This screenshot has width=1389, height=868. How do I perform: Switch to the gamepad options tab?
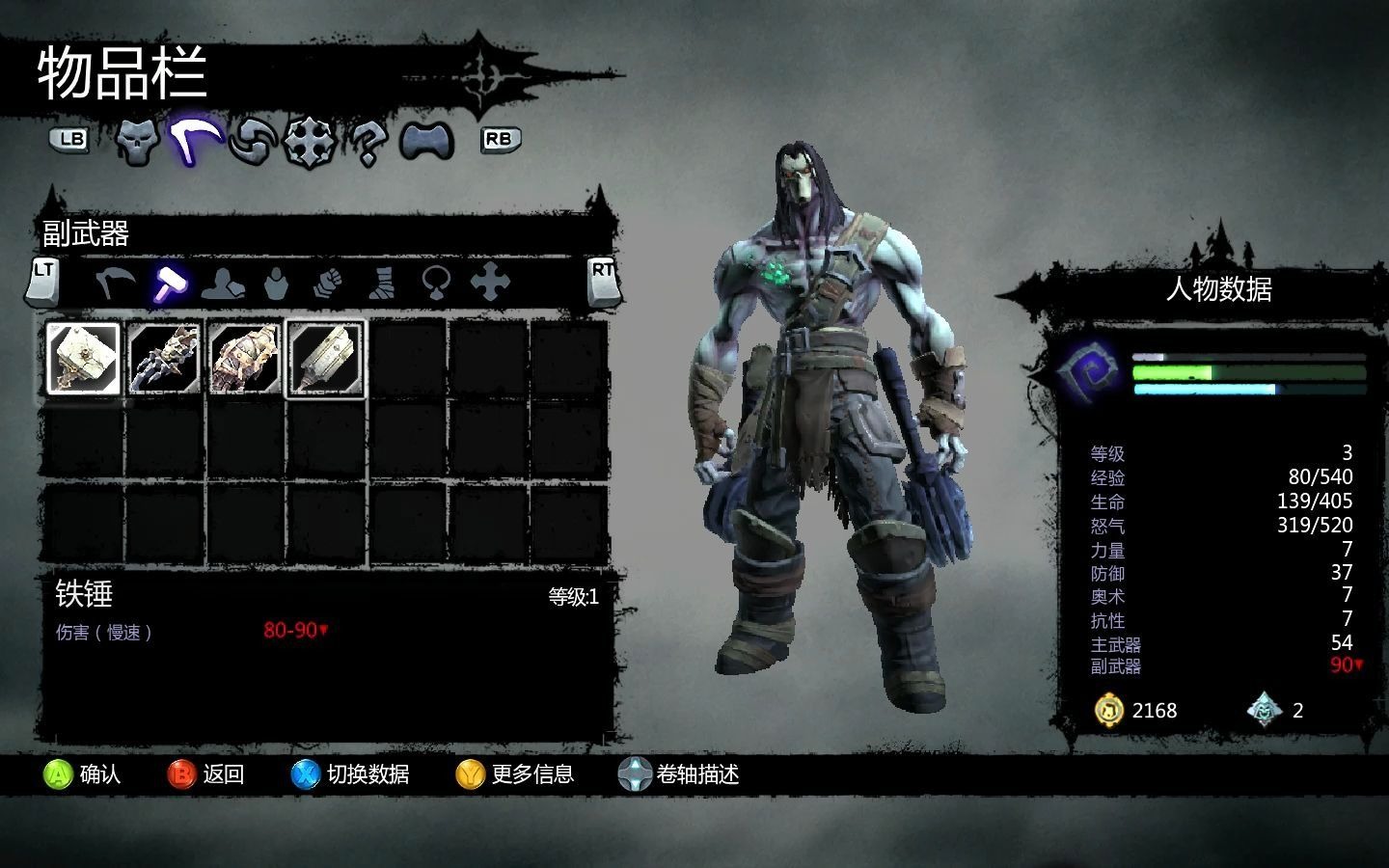point(426,142)
